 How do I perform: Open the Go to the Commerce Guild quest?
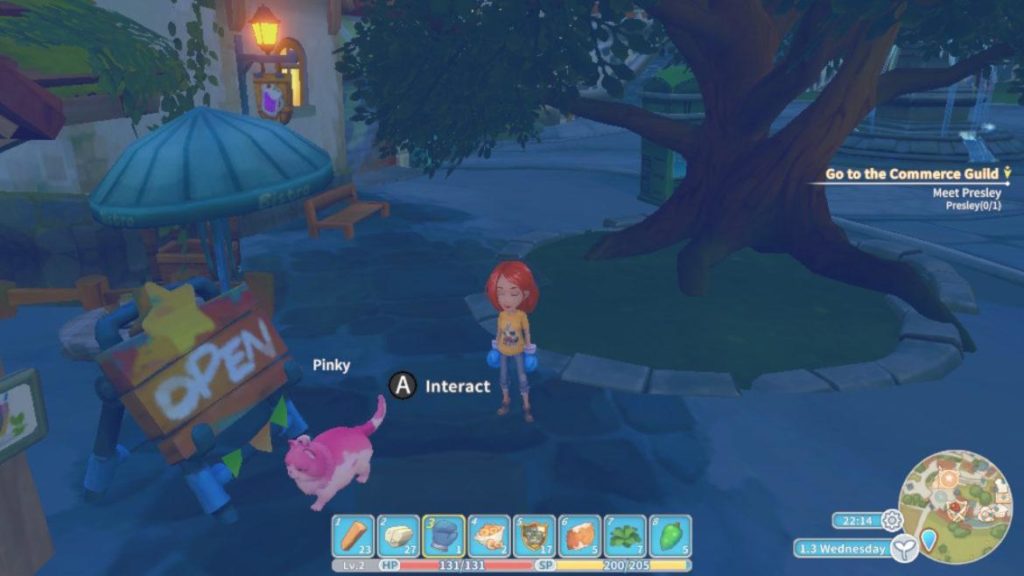click(x=911, y=174)
